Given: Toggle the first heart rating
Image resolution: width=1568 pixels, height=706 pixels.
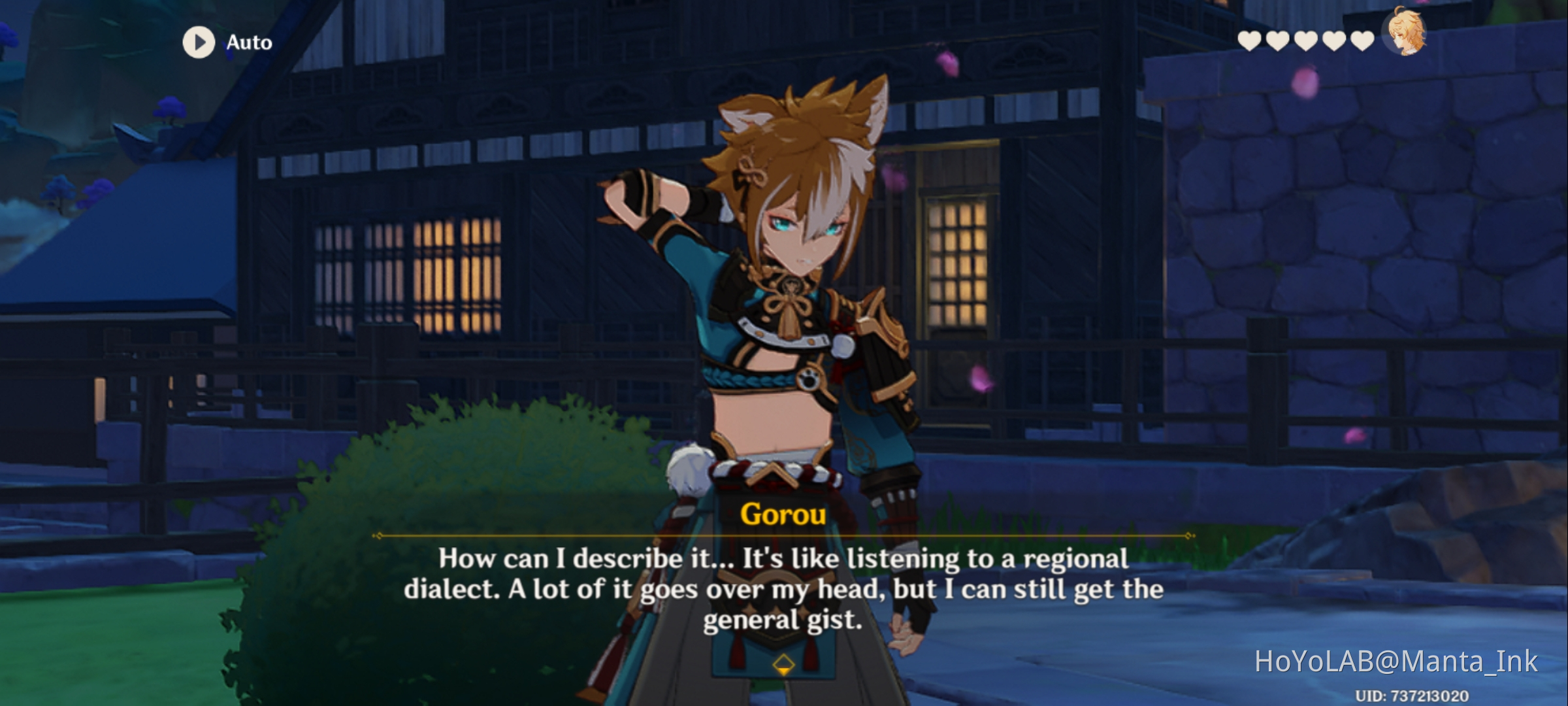Looking at the screenshot, I should (x=1249, y=42).
